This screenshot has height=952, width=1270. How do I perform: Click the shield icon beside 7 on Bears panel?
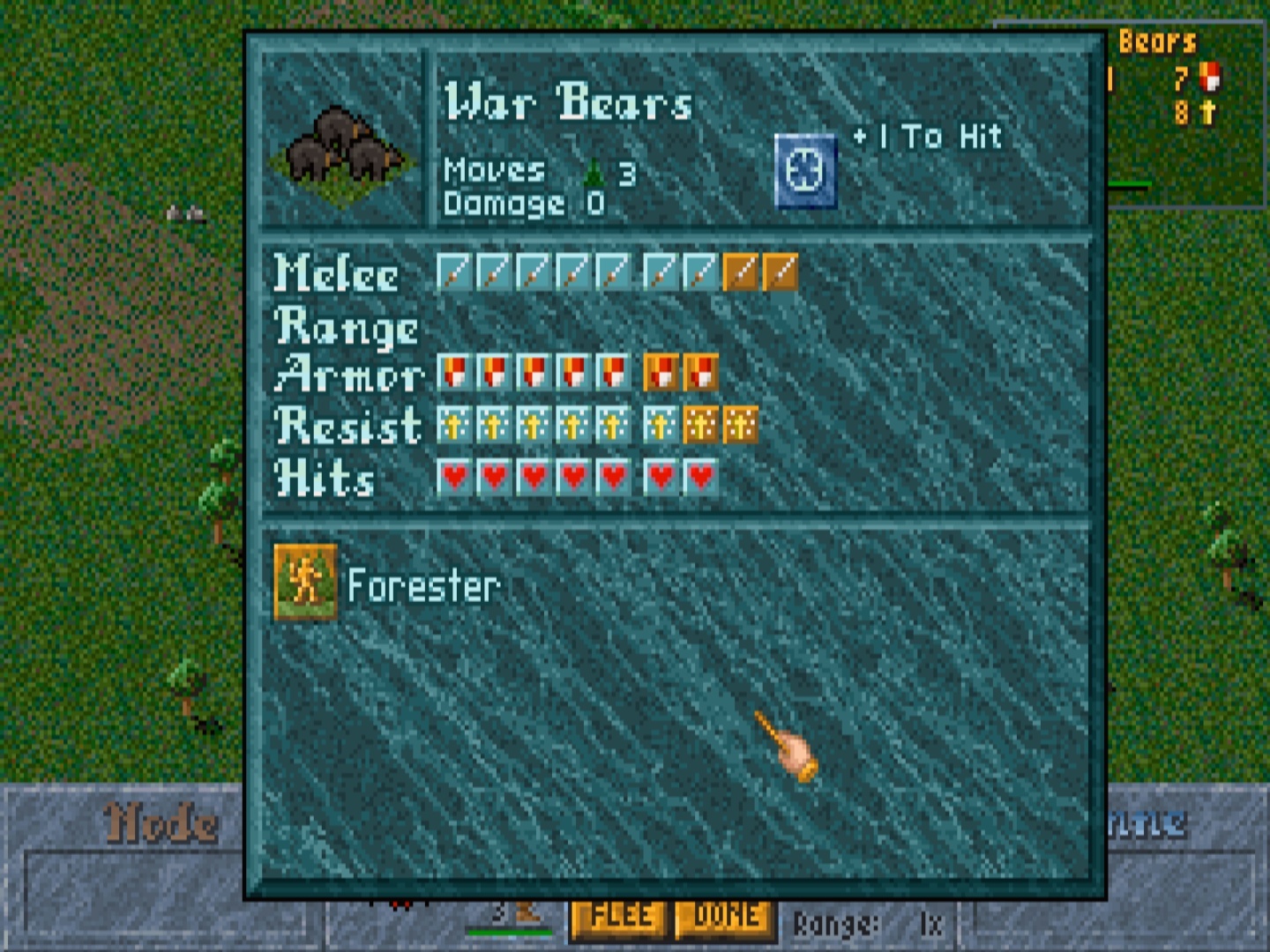point(1212,78)
